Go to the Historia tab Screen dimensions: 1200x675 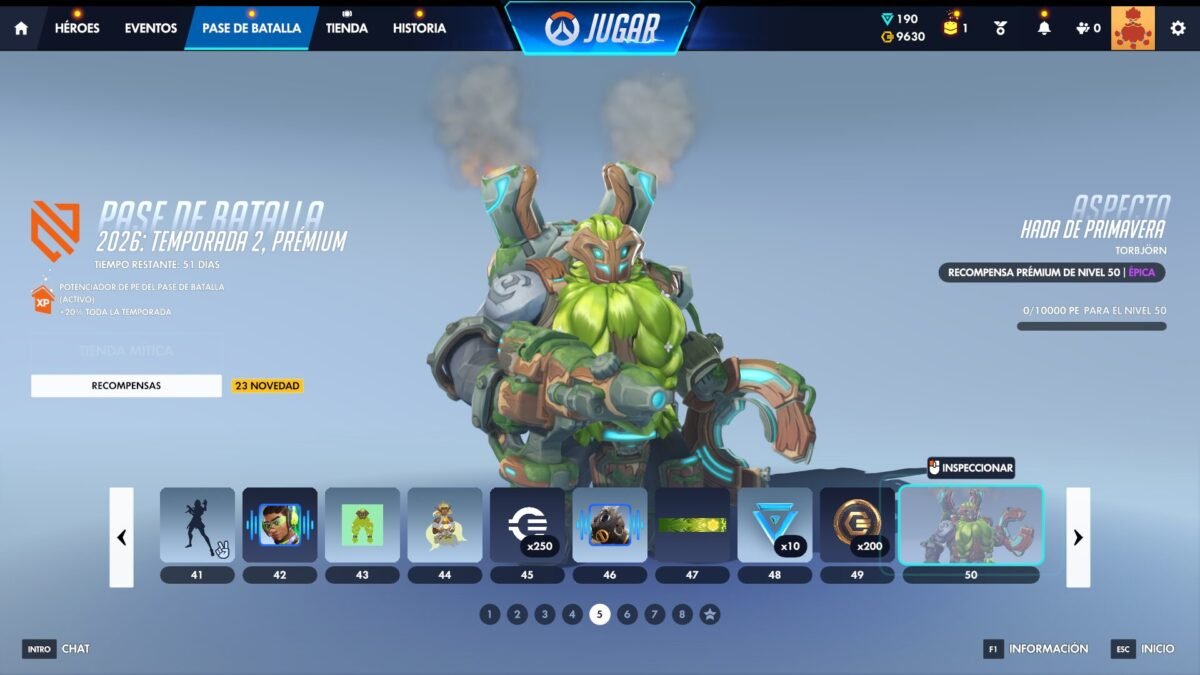click(x=419, y=28)
